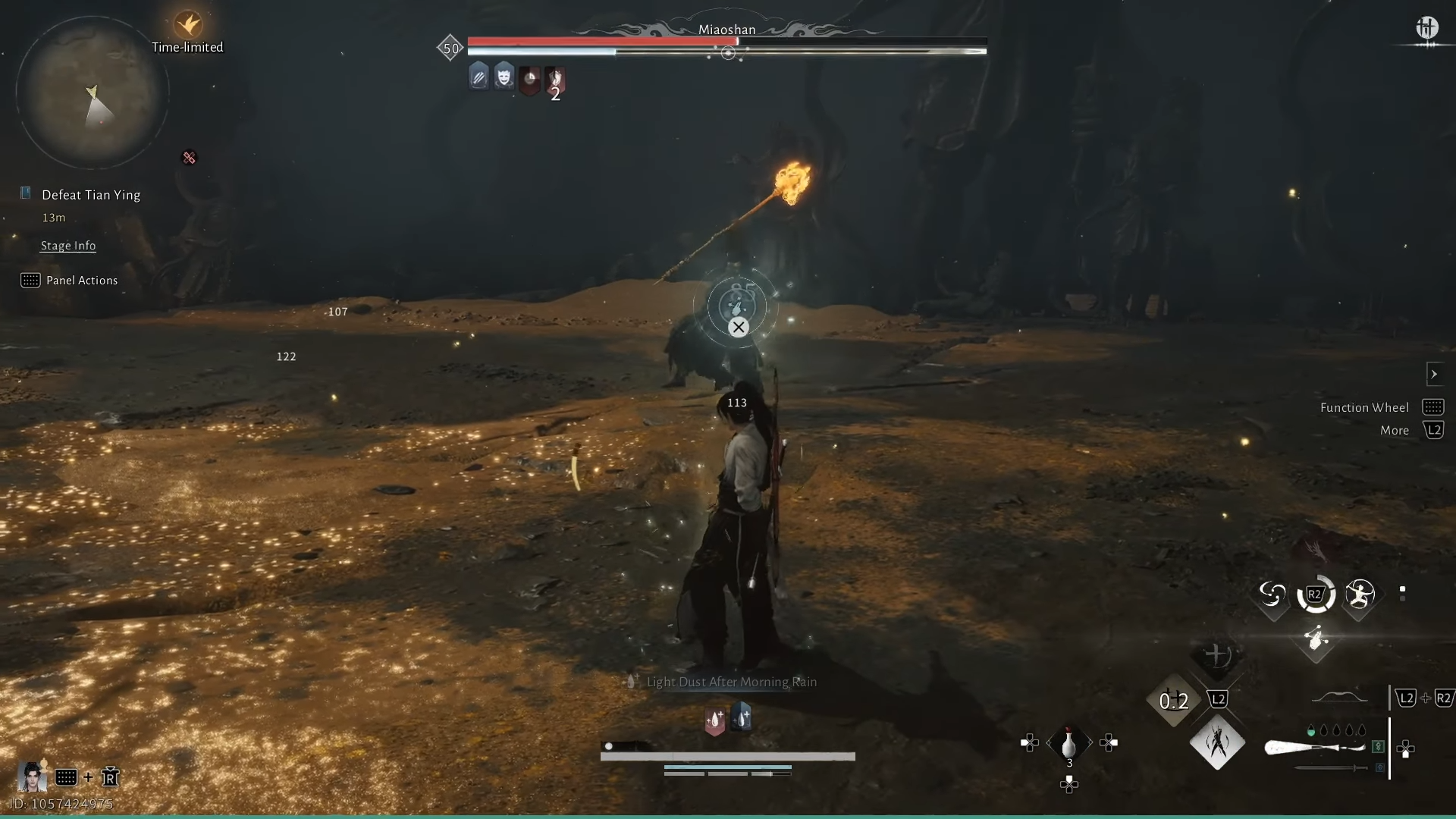Expand the right-side arrow panel

pos(1433,374)
